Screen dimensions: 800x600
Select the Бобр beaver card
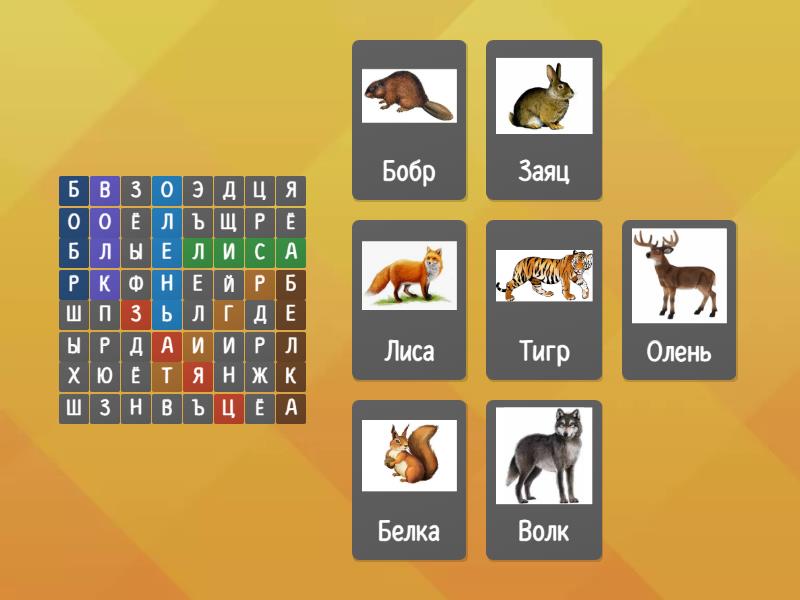tap(409, 120)
